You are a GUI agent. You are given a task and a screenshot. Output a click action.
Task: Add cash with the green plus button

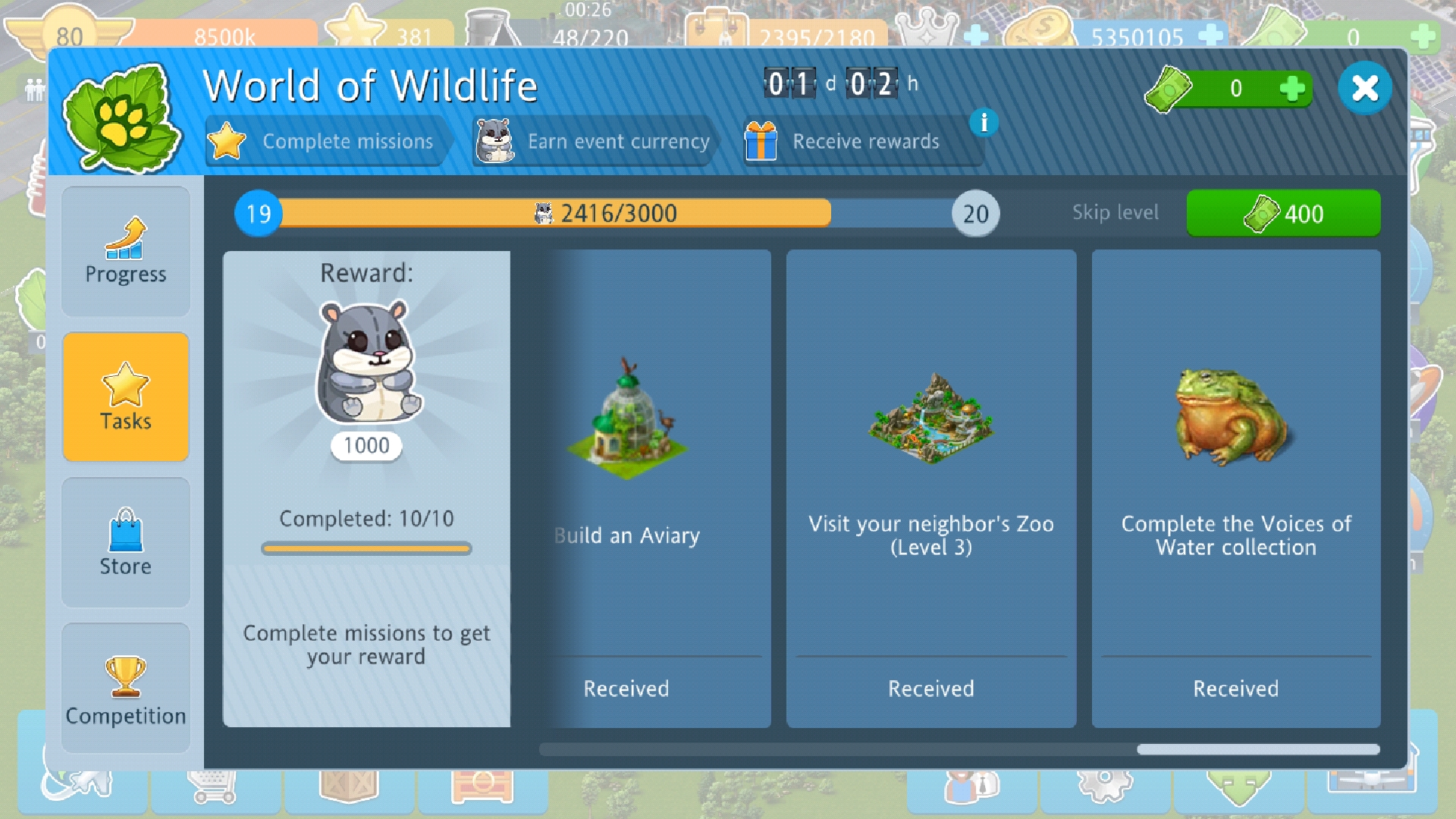(x=1291, y=89)
